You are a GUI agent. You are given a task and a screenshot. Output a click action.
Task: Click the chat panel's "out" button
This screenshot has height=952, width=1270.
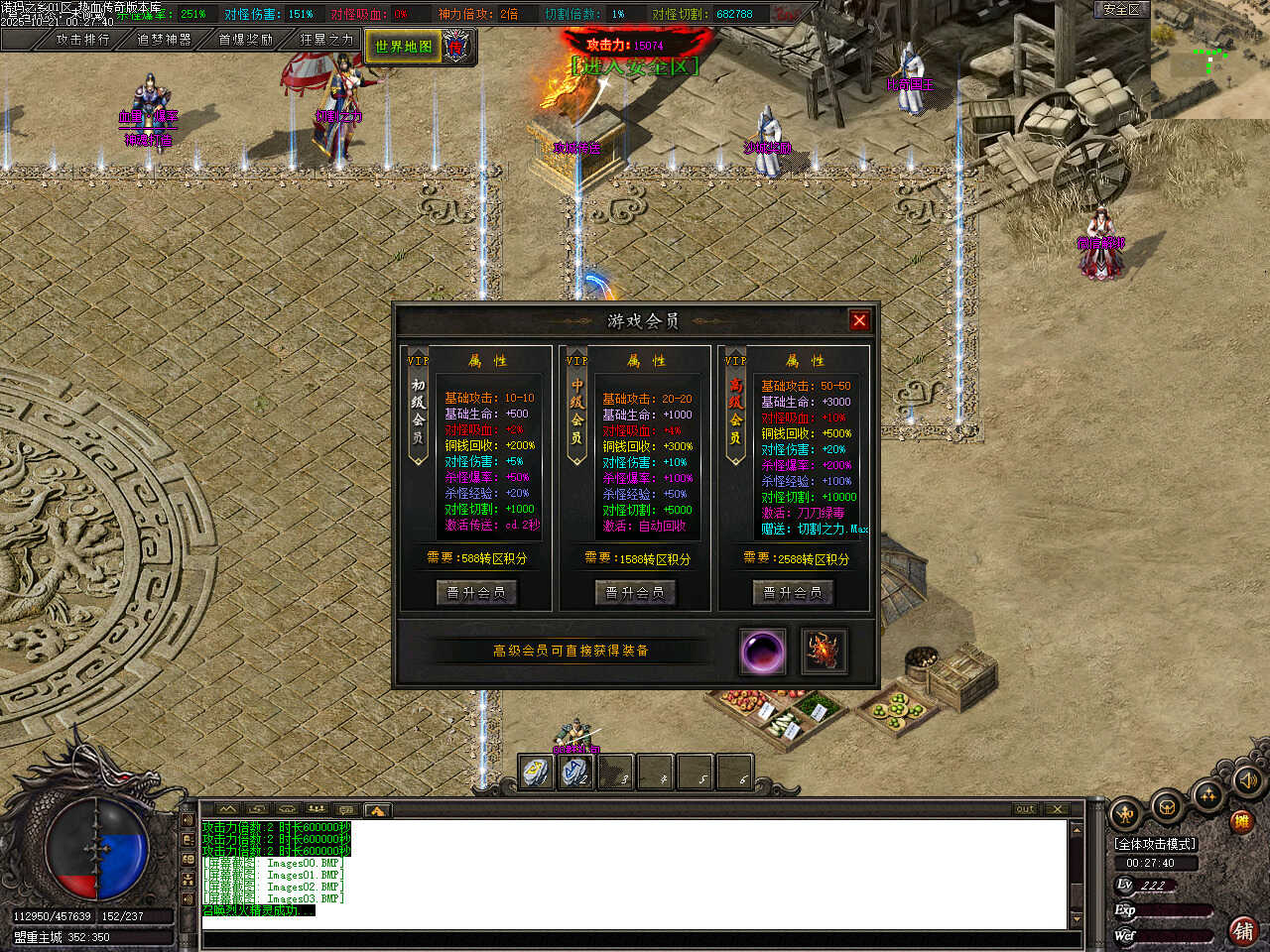point(1025,809)
